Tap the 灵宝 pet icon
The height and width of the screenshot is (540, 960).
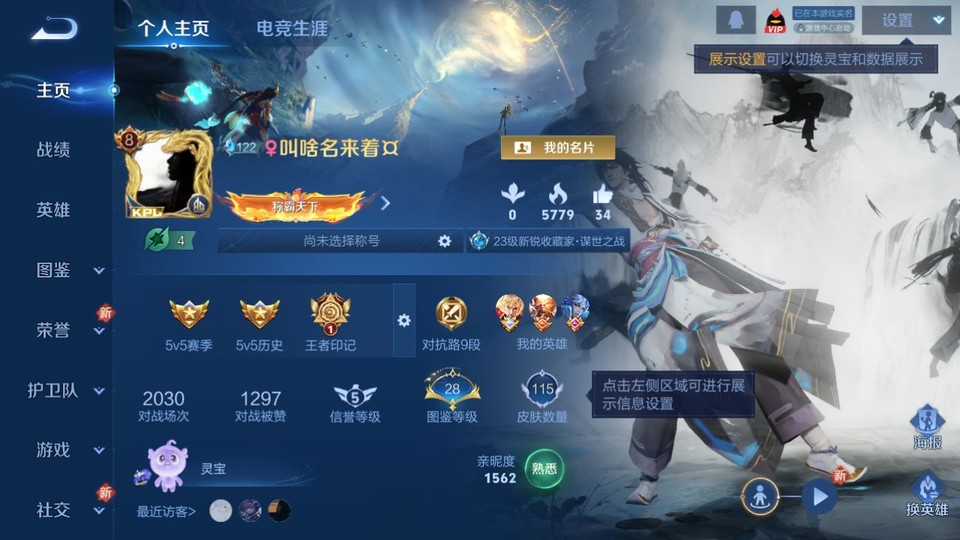(x=165, y=466)
